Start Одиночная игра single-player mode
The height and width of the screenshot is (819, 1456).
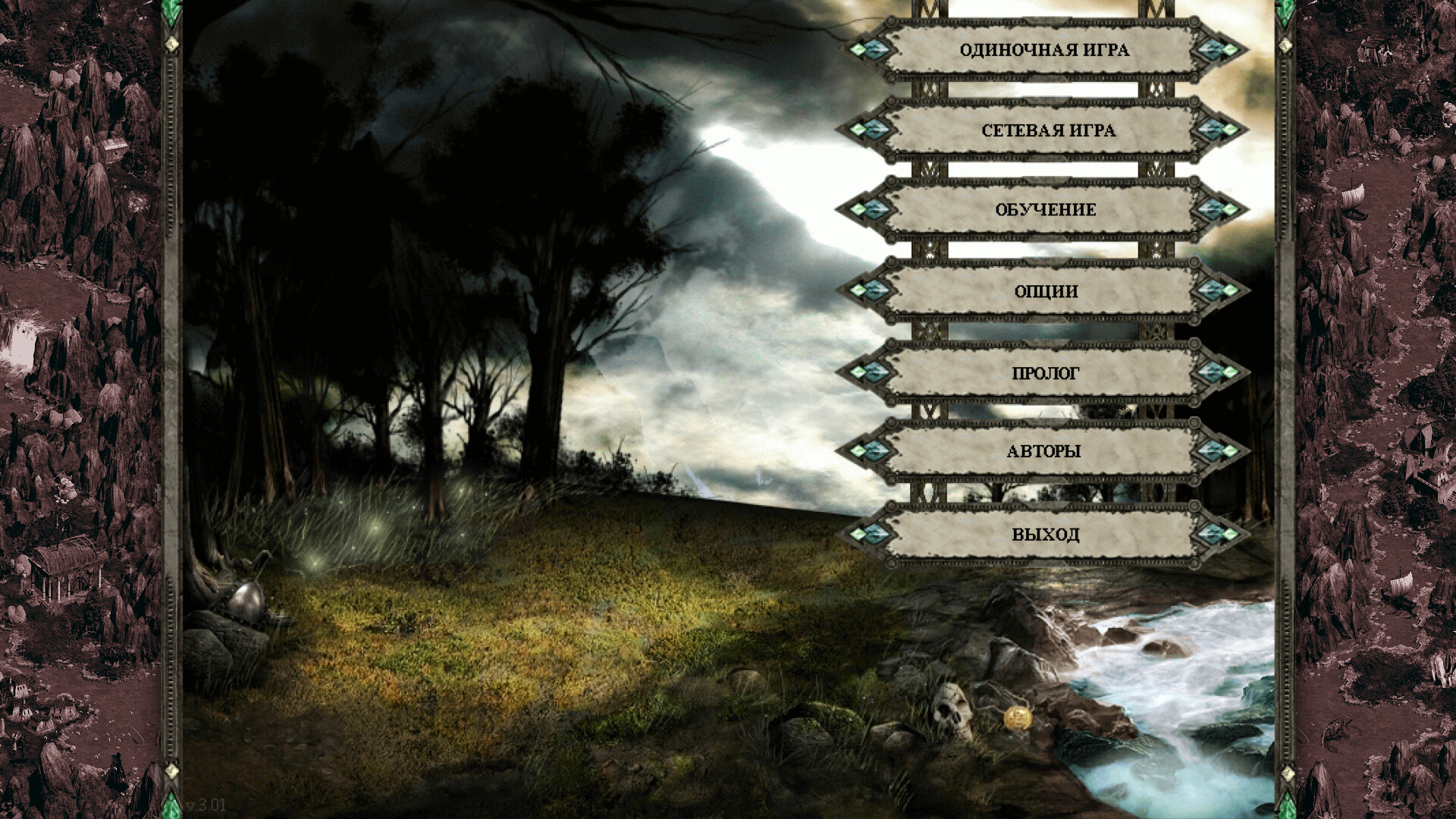pos(1044,50)
